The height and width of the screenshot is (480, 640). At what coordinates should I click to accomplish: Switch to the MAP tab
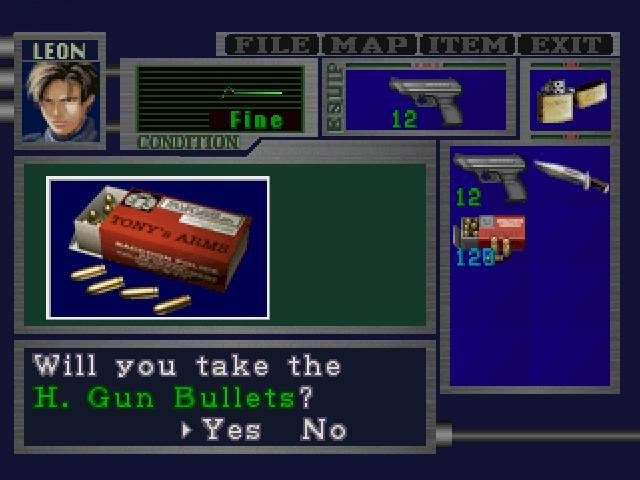(x=369, y=45)
